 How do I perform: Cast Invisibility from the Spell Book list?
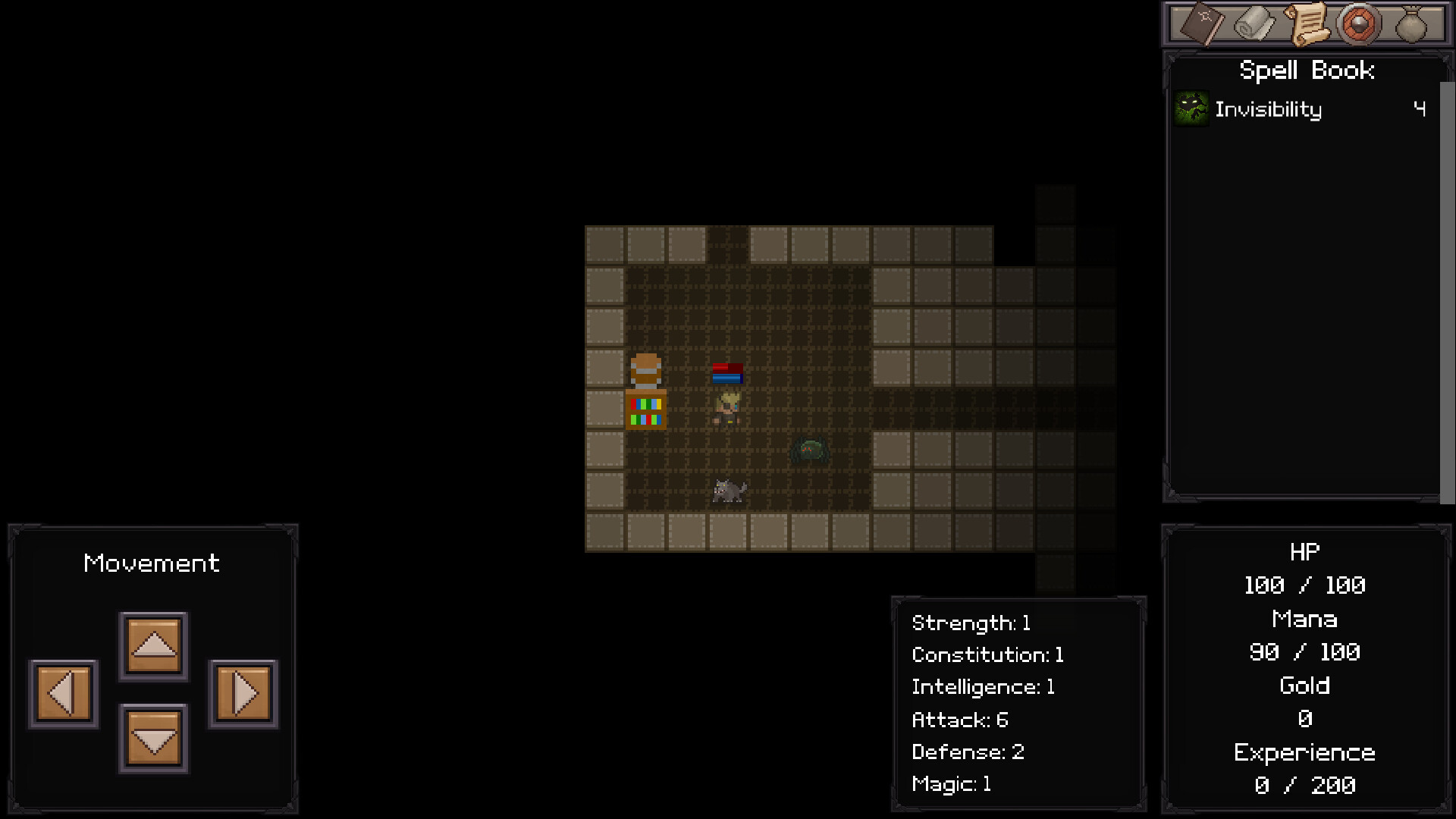(1269, 109)
